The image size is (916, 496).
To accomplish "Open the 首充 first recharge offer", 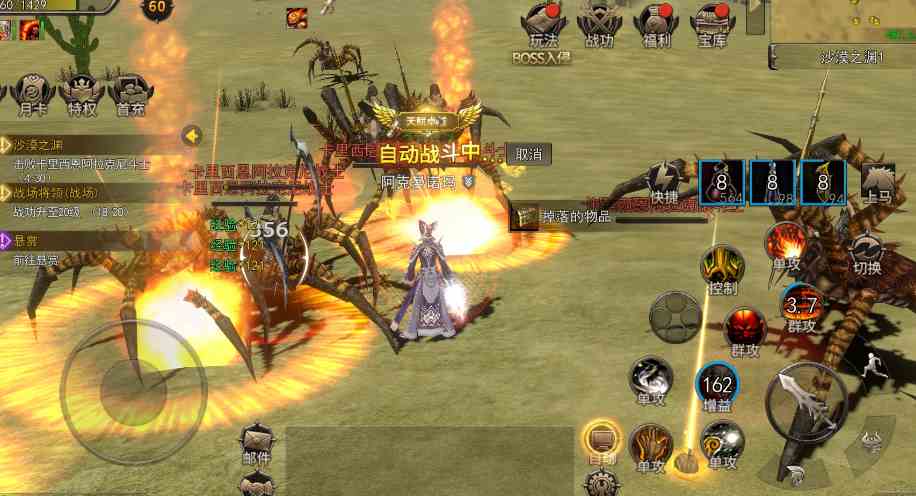I will pyautogui.click(x=130, y=93).
